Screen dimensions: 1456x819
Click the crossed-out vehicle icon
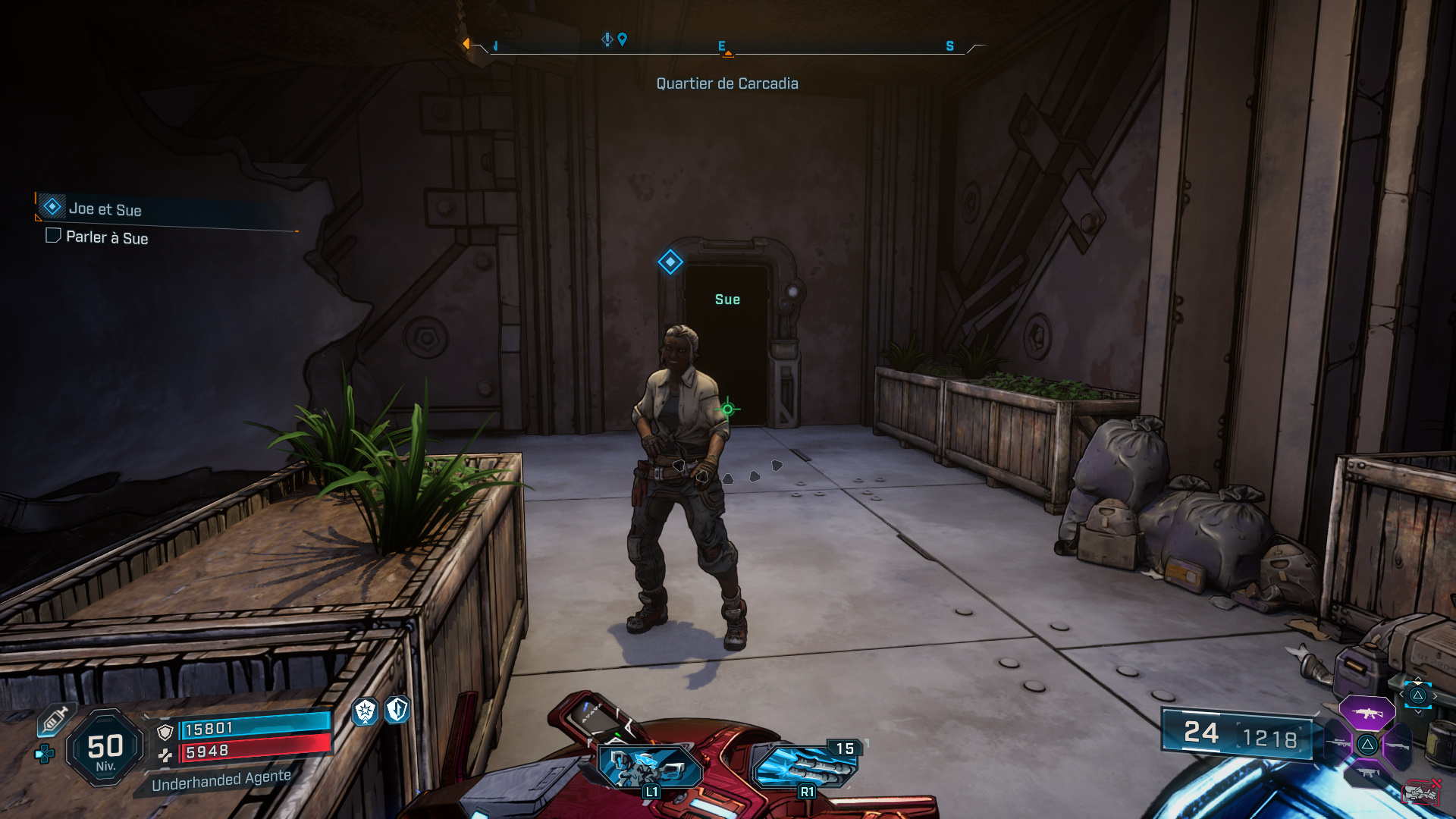1420,791
